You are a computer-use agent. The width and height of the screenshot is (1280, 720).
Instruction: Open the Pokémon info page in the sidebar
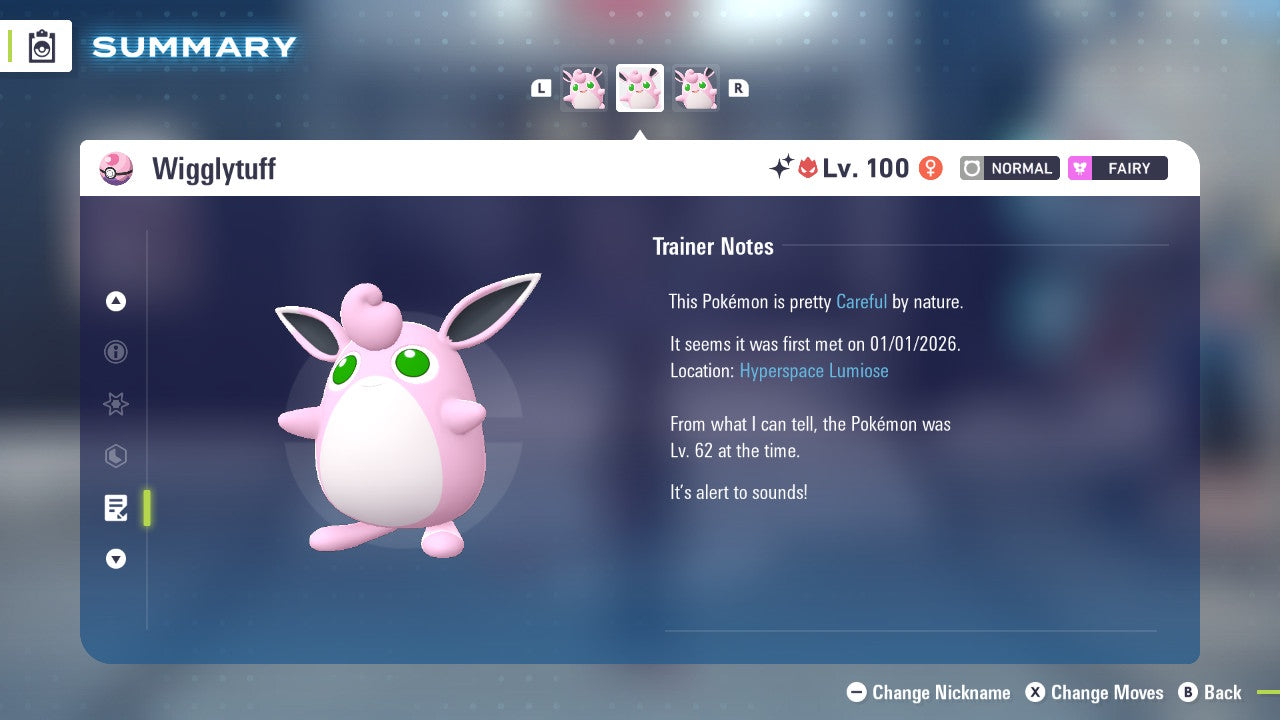[x=116, y=352]
